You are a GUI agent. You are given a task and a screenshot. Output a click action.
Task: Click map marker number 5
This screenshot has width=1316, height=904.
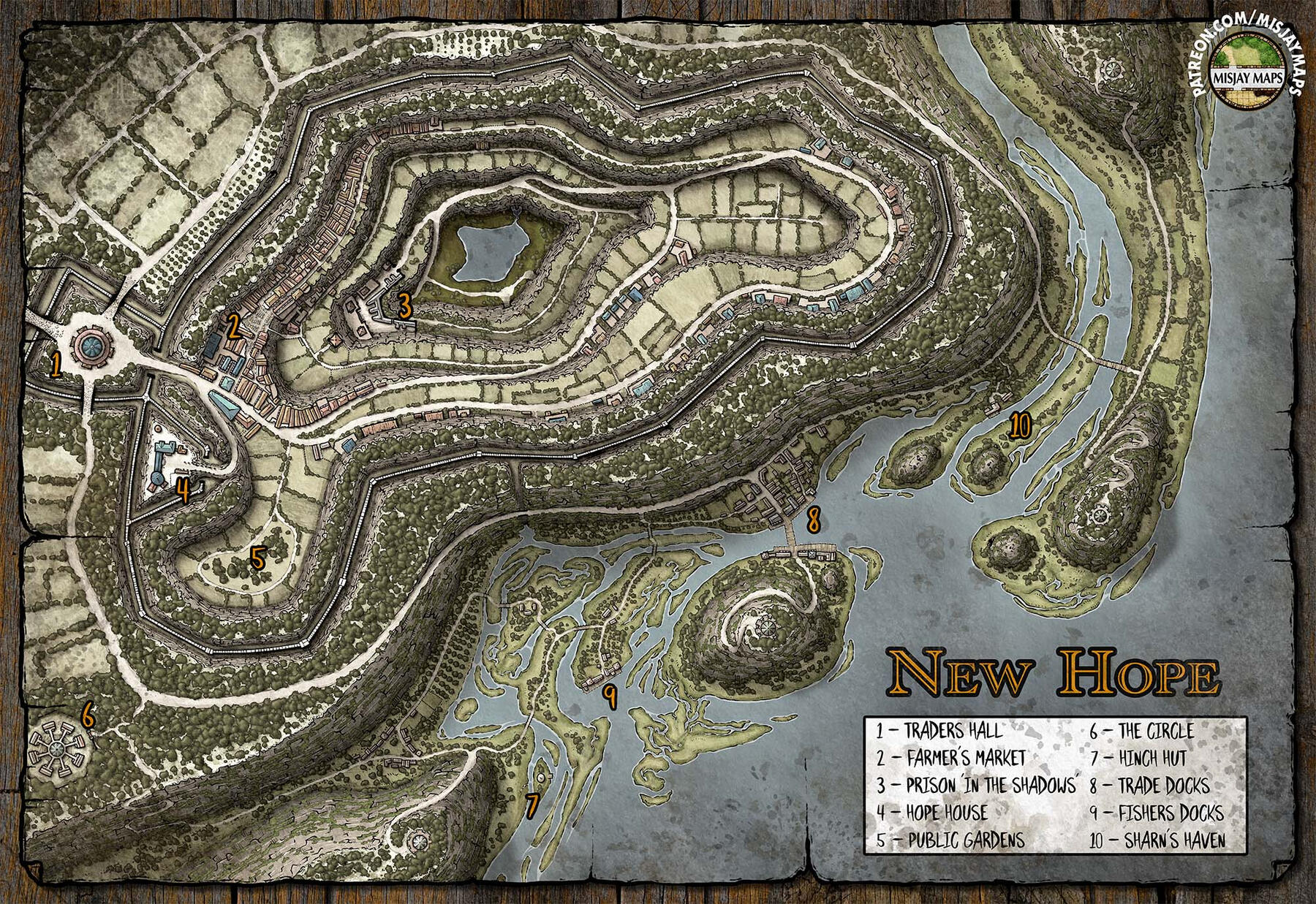point(257,558)
